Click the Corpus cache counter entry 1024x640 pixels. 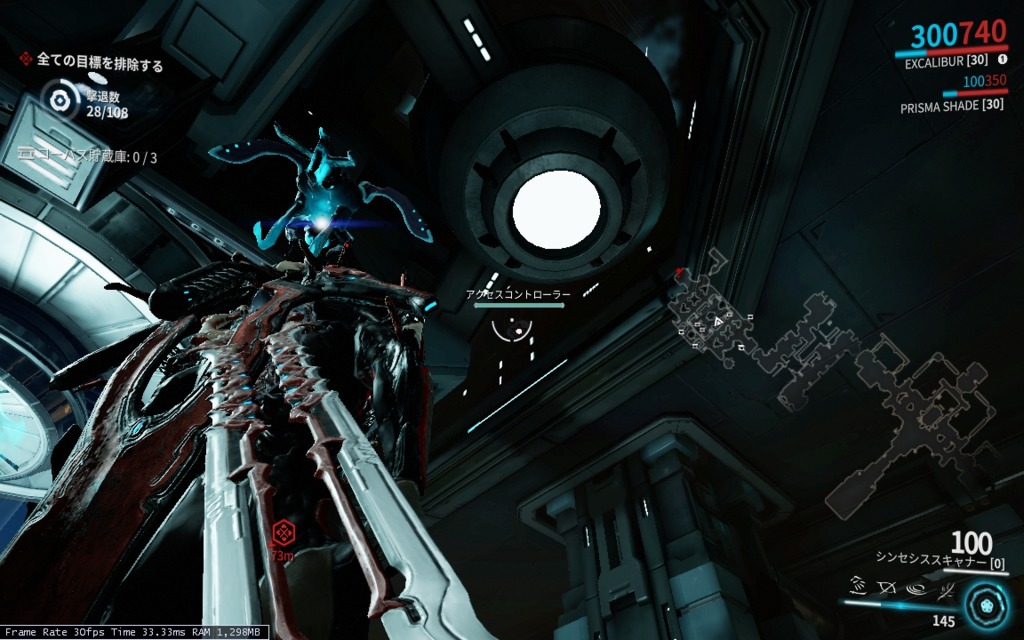coord(90,157)
